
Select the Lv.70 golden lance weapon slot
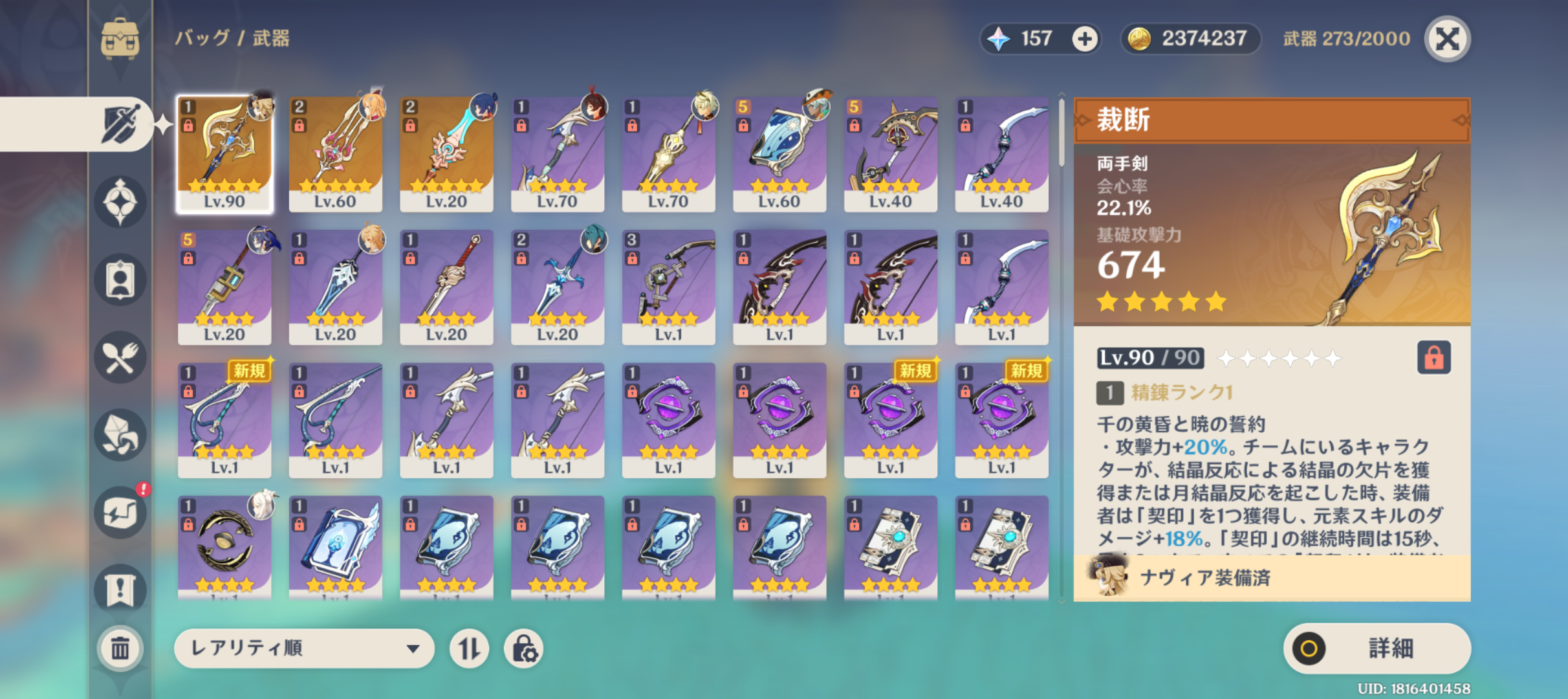[x=668, y=154]
